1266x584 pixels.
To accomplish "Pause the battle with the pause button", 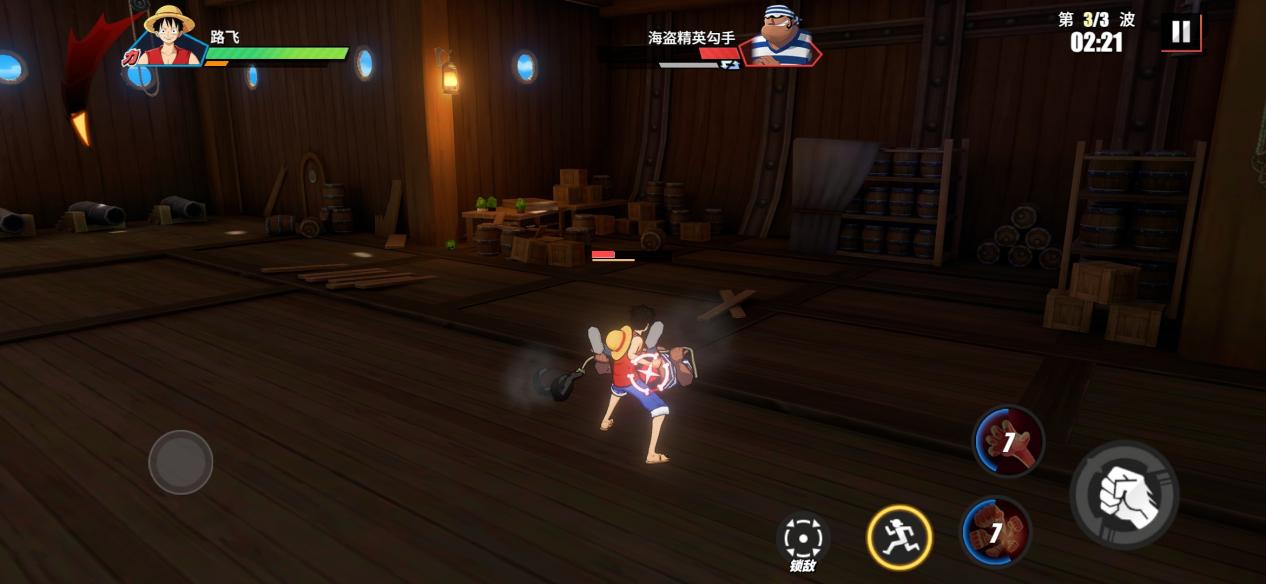I will (x=1181, y=32).
